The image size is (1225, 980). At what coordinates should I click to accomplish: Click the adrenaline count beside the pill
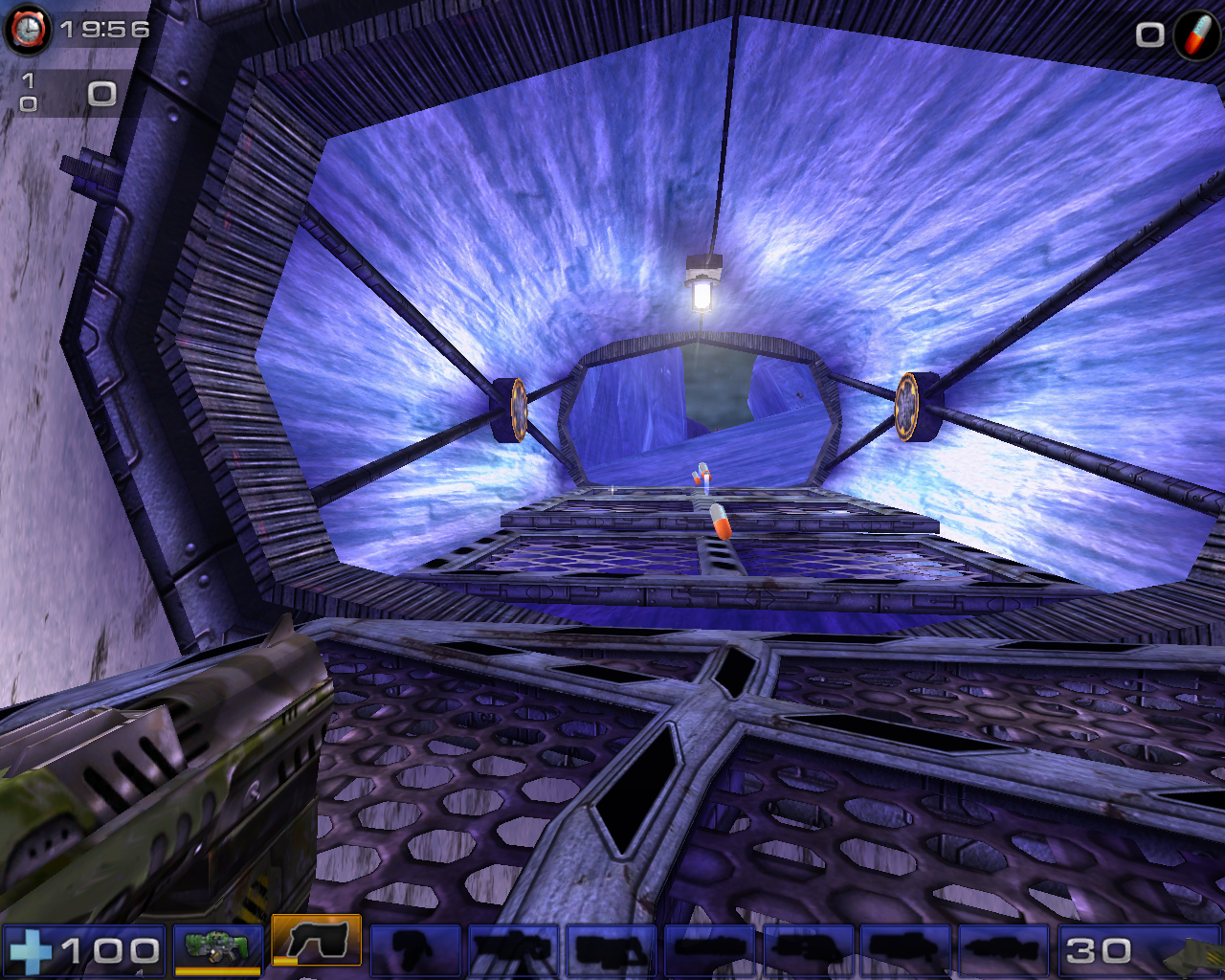pos(1147,36)
